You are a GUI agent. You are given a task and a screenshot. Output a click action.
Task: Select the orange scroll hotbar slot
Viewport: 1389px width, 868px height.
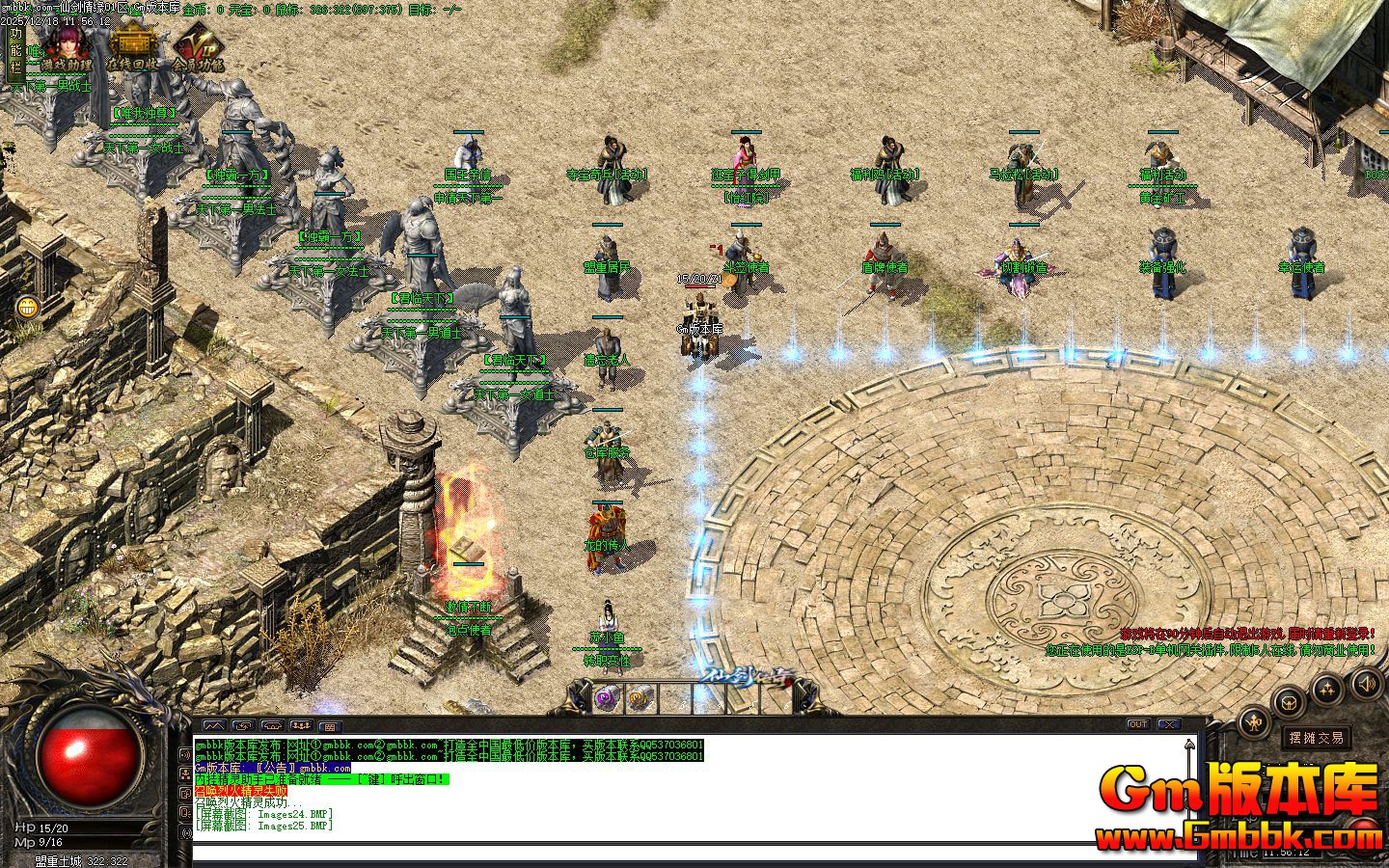(638, 696)
